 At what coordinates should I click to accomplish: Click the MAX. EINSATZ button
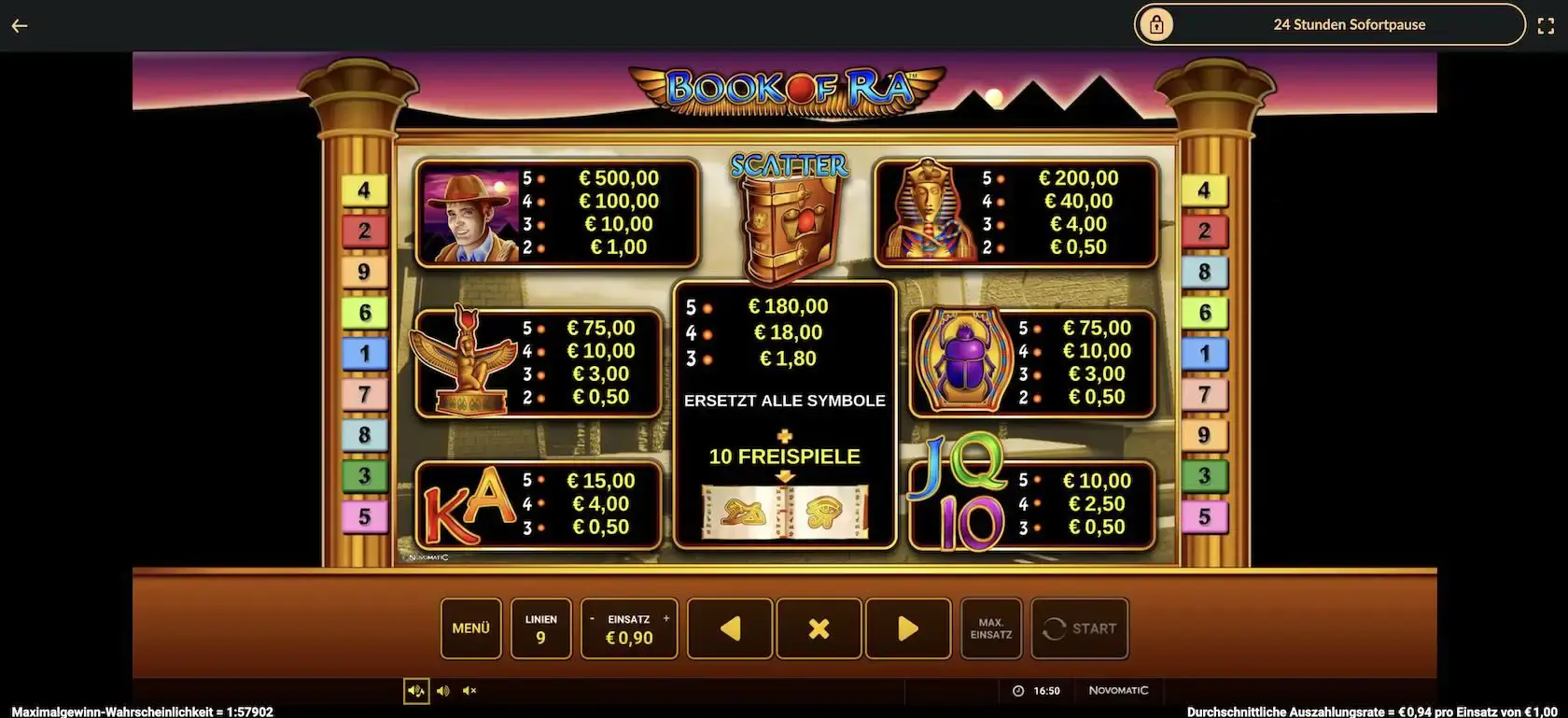click(991, 628)
